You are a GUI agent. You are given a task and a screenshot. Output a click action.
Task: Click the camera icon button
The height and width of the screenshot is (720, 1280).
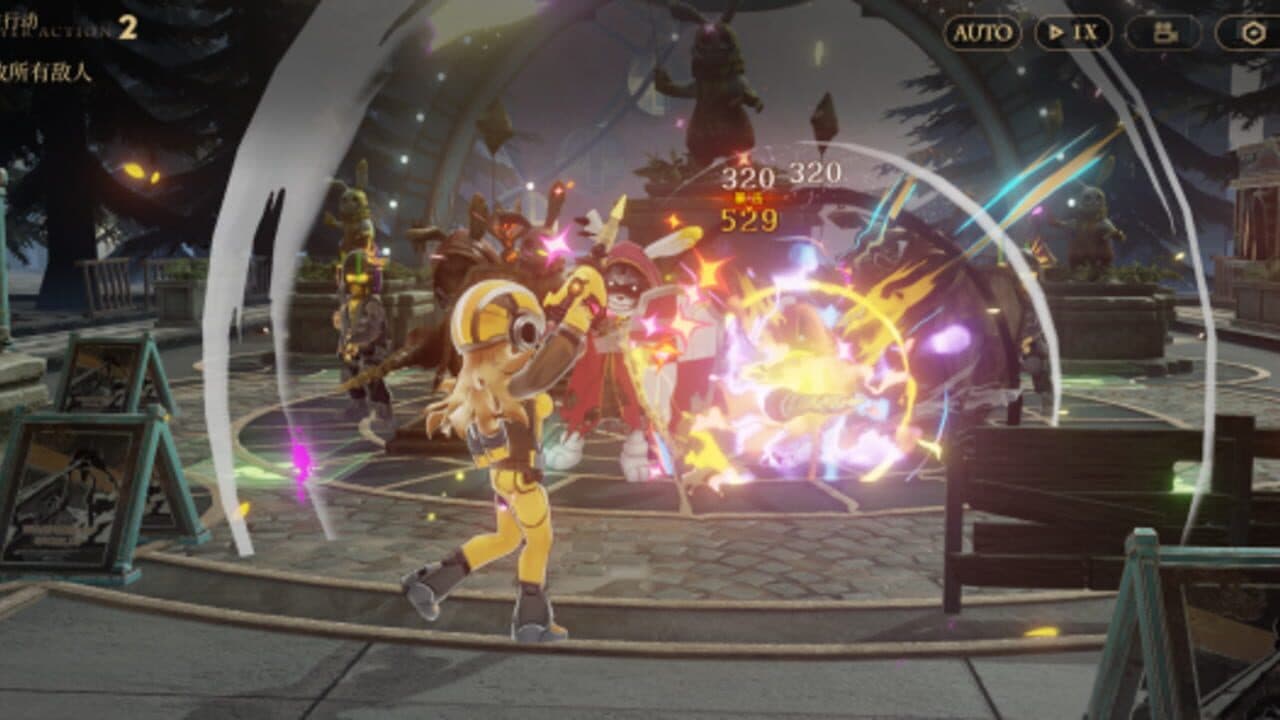[x=1163, y=33]
